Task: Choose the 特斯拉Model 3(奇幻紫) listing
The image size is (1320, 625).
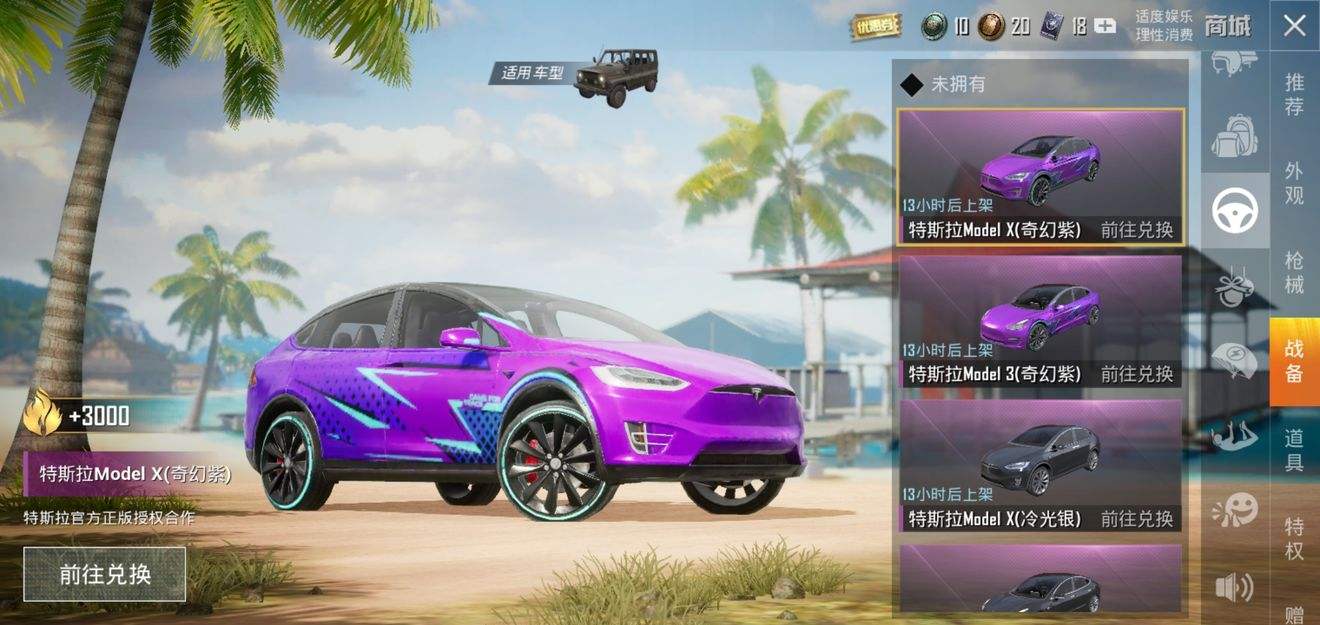Action: [x=1040, y=321]
